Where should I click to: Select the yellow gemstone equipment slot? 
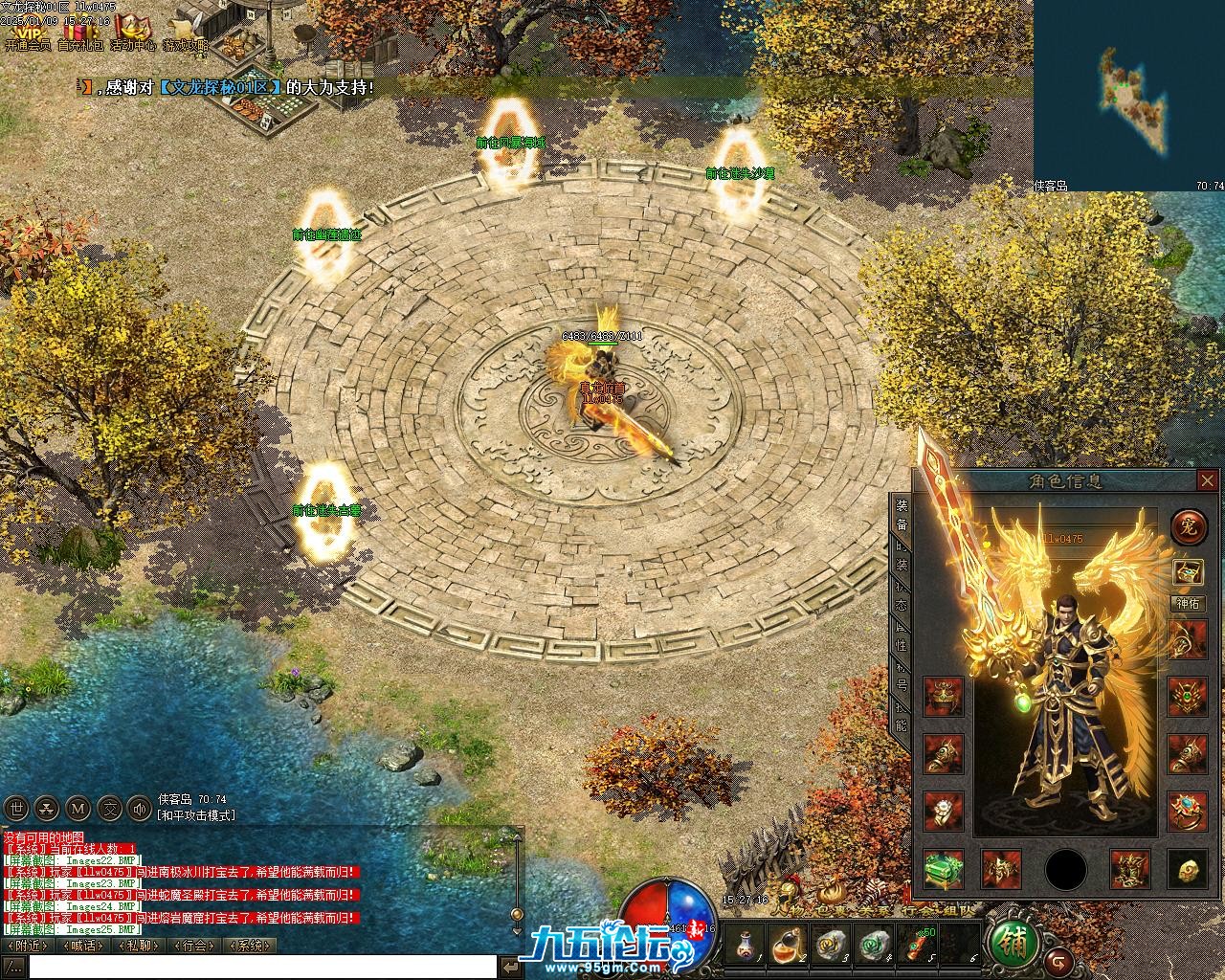(1187, 869)
